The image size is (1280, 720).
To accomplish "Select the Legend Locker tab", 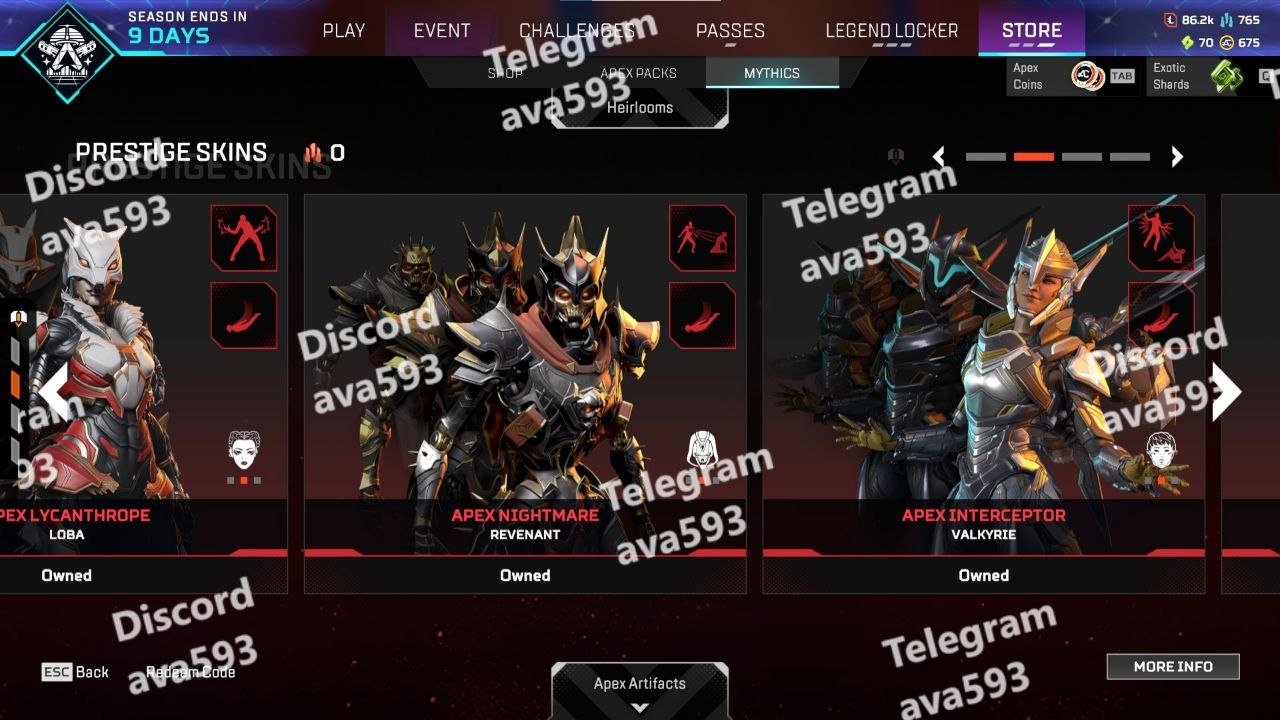I will [x=891, y=31].
